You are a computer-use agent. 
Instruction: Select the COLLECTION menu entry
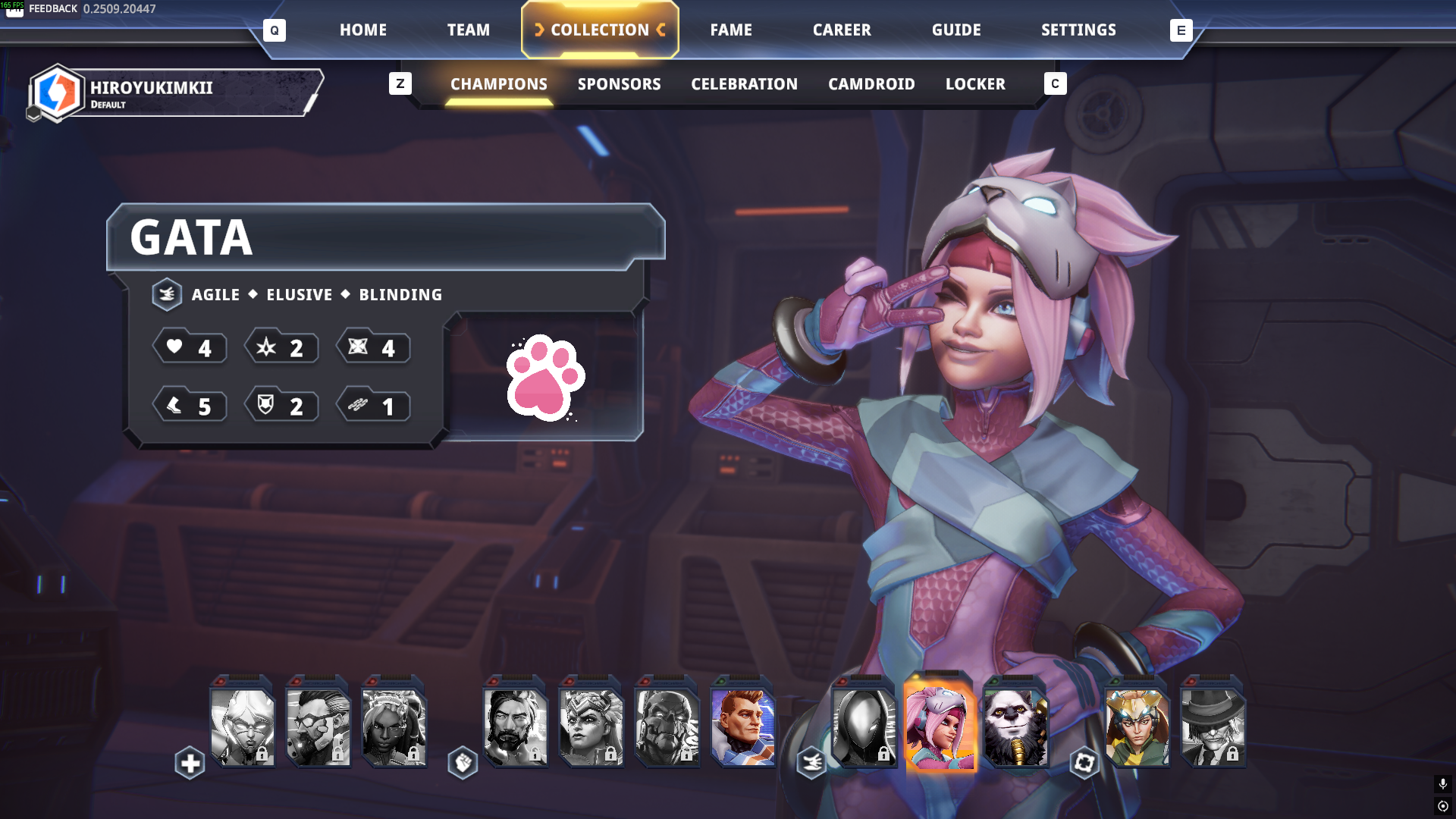coord(600,30)
